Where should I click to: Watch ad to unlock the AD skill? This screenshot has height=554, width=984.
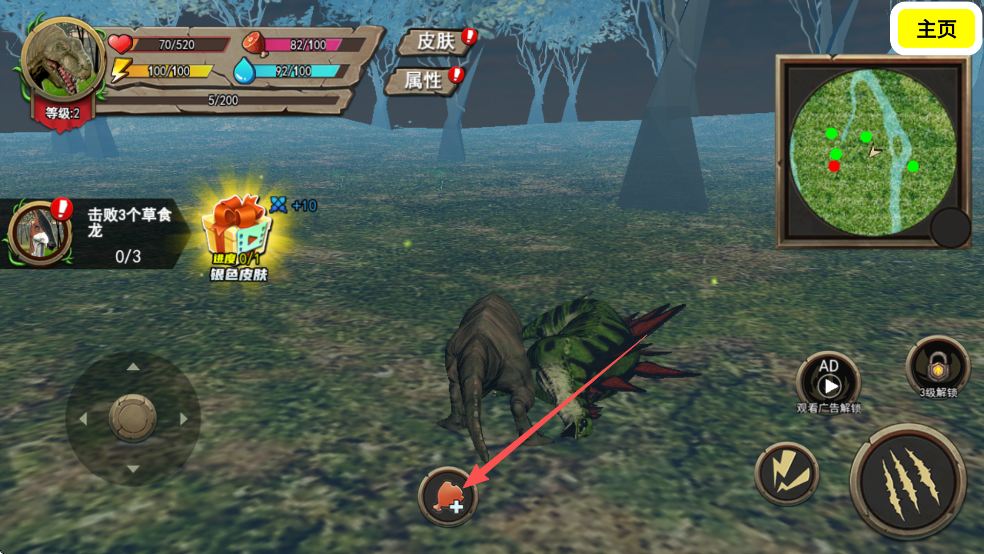(828, 380)
